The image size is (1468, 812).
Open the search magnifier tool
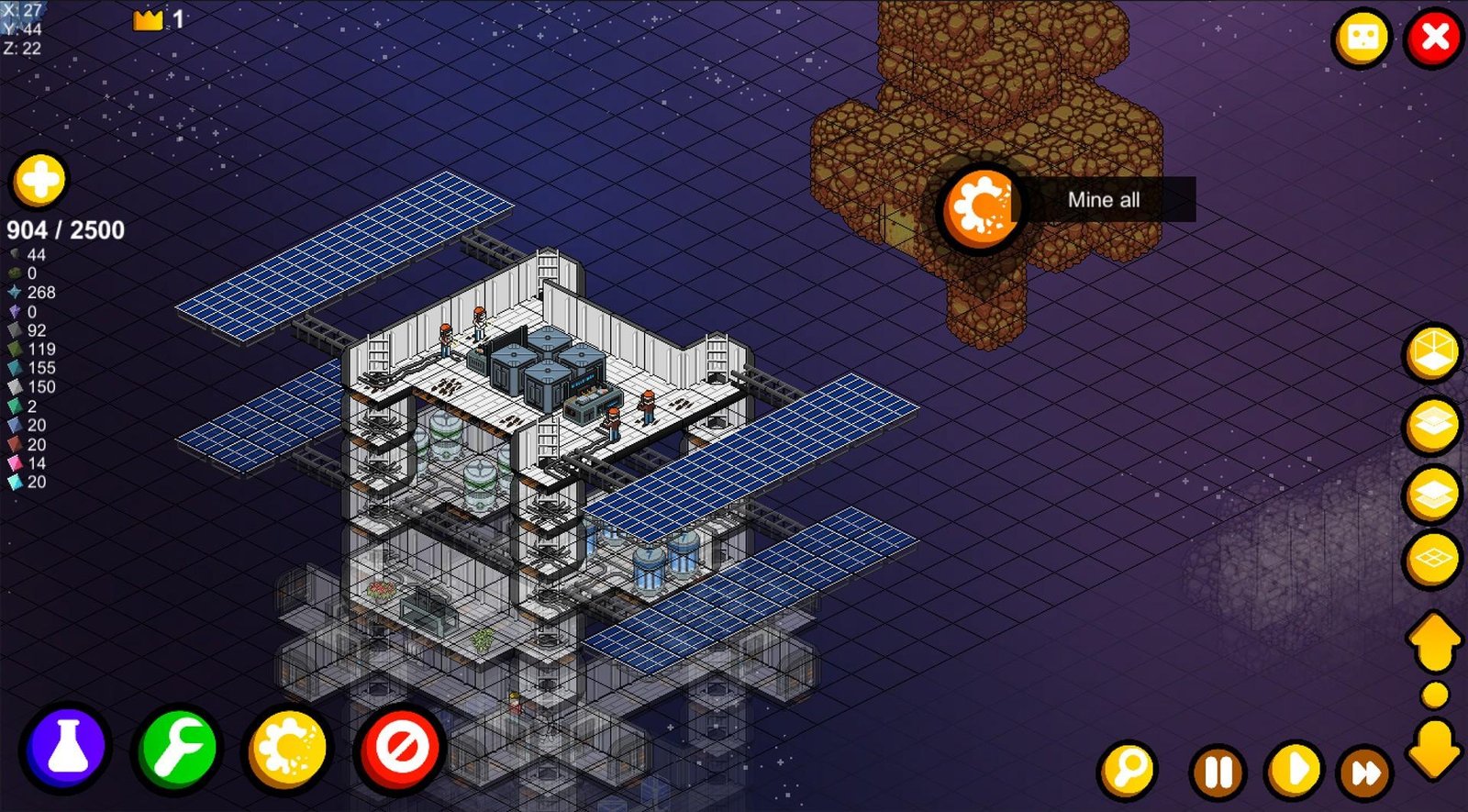(1127, 771)
